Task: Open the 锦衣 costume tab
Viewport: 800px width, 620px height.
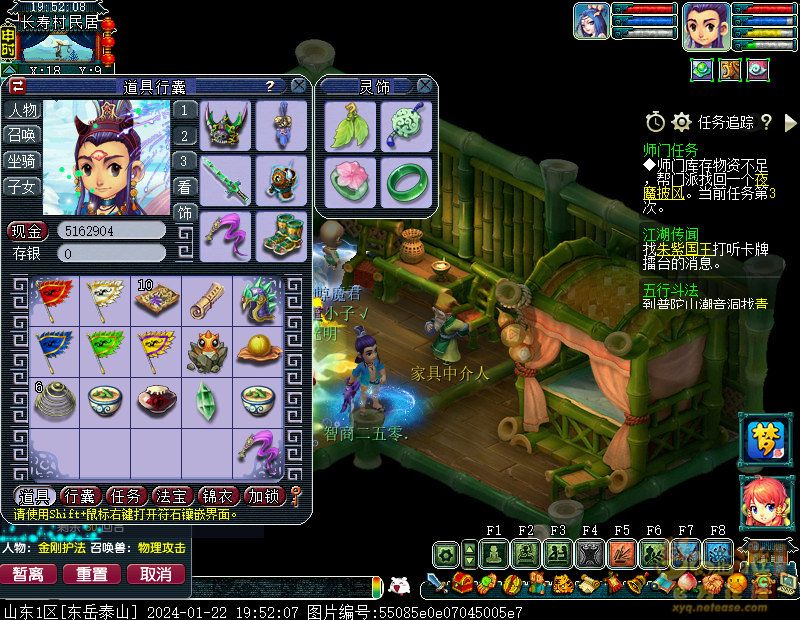Action: pyautogui.click(x=217, y=496)
